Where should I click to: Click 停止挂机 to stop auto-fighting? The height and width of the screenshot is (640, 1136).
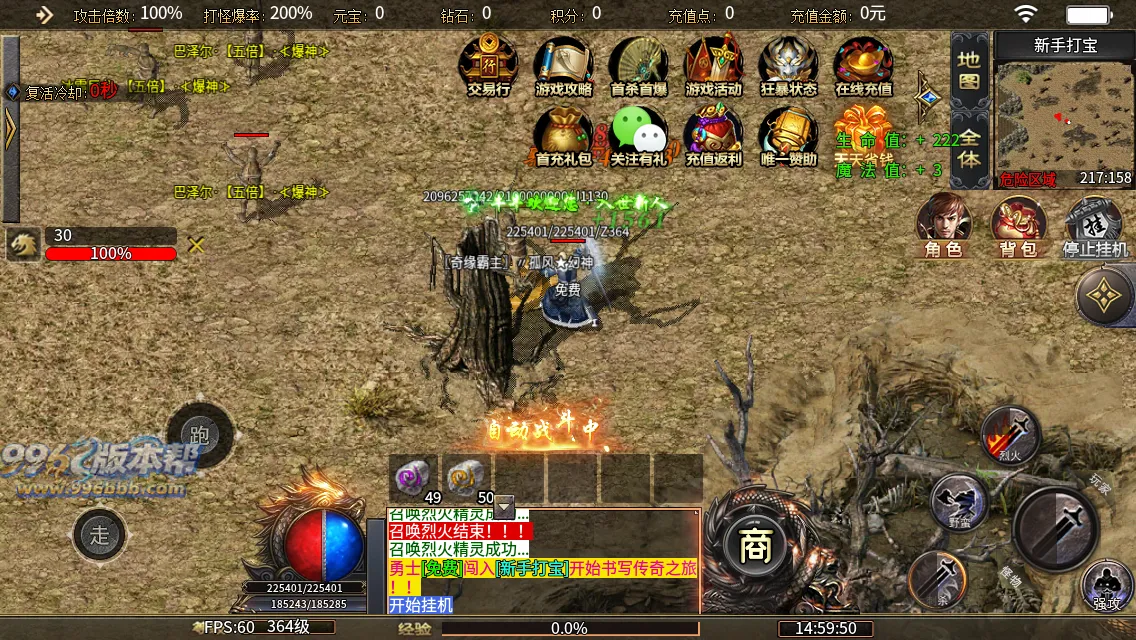(x=1094, y=225)
